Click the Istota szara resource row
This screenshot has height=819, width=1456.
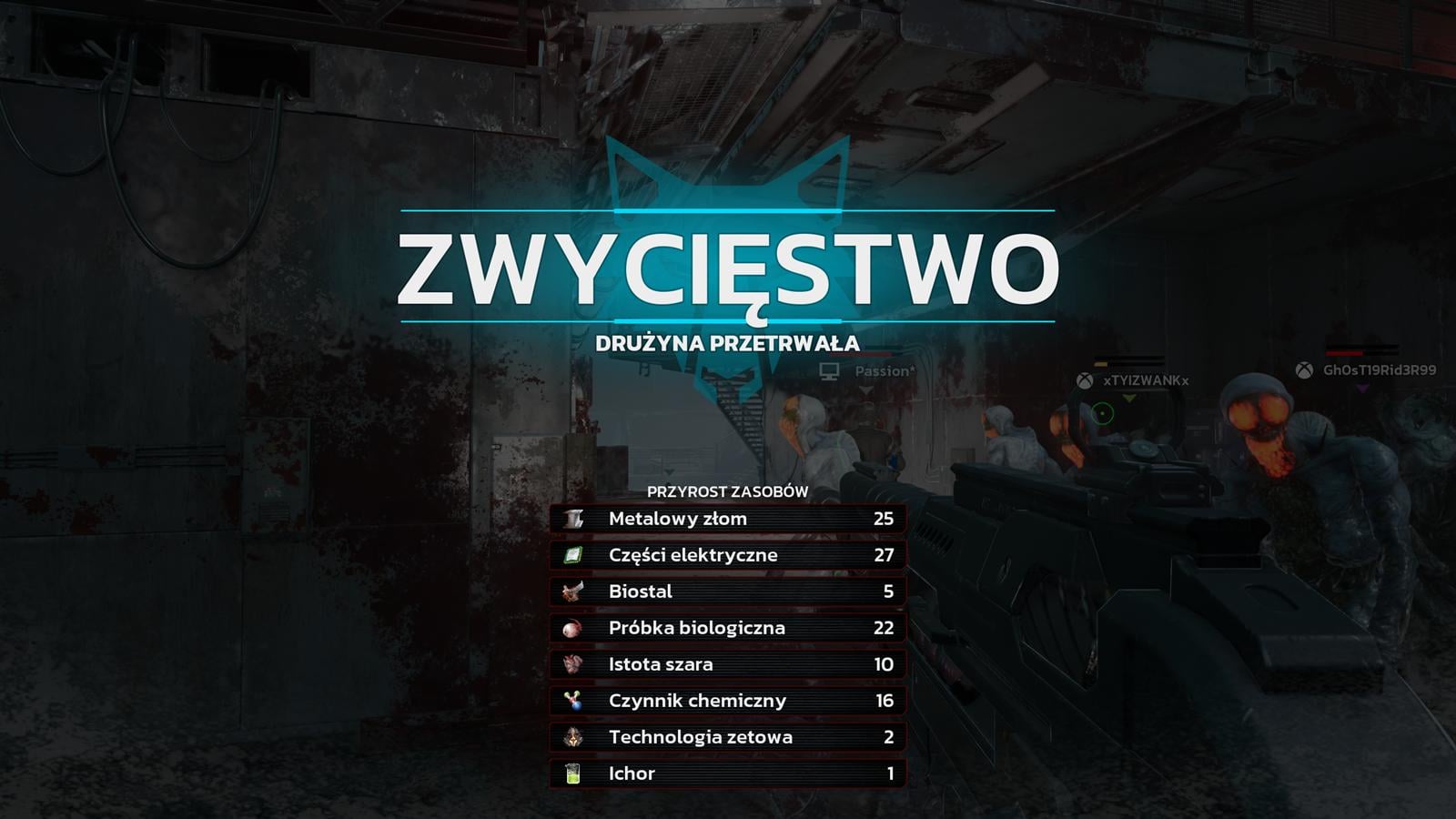tap(727, 664)
